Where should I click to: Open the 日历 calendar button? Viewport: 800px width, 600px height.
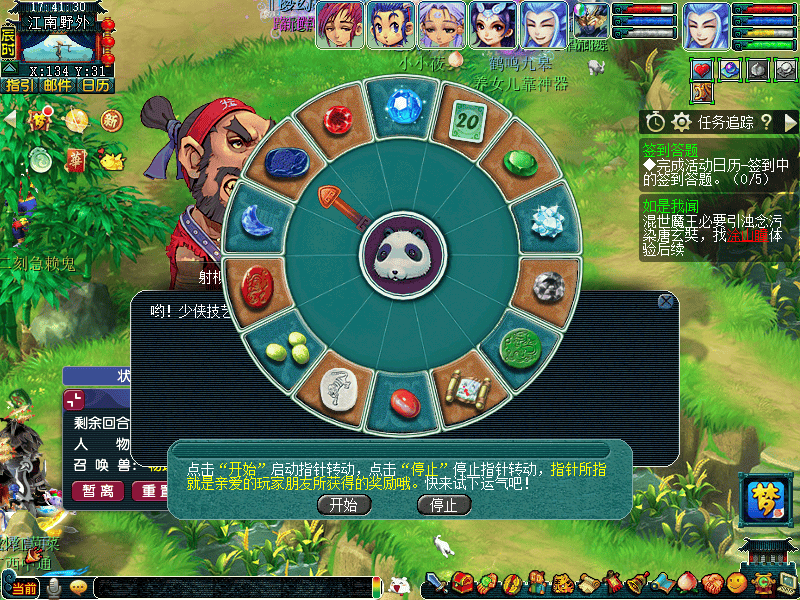click(95, 85)
